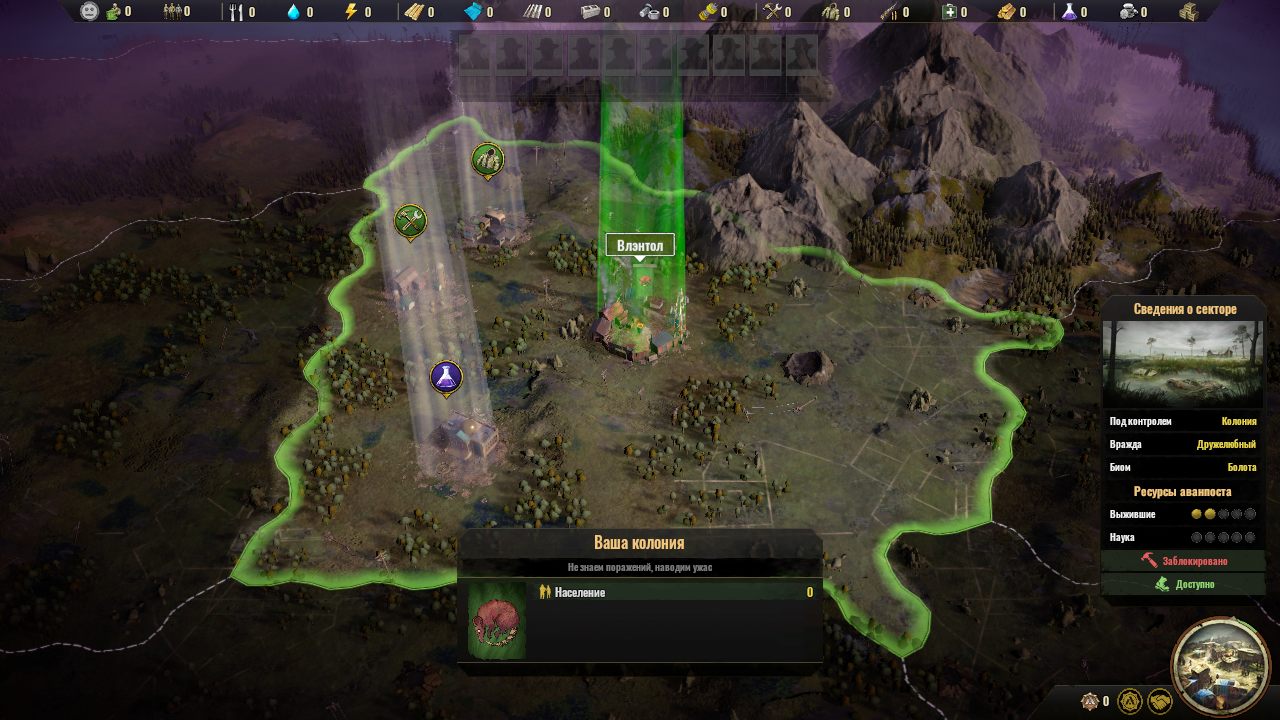Click the wood planks resource icon
Image resolution: width=1280 pixels, height=720 pixels.
tap(414, 12)
